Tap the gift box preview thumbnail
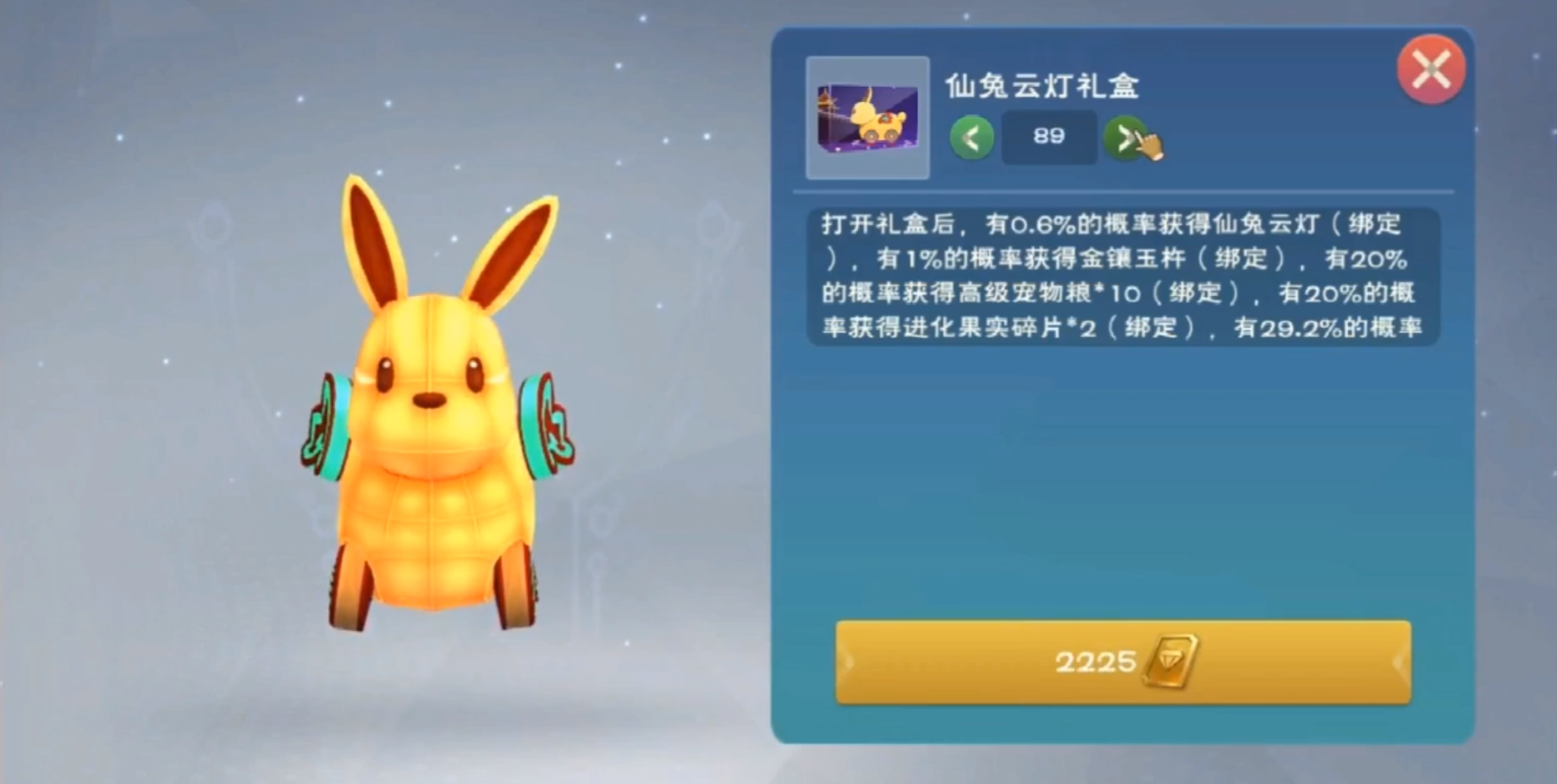Image resolution: width=1557 pixels, height=784 pixels. (x=867, y=118)
